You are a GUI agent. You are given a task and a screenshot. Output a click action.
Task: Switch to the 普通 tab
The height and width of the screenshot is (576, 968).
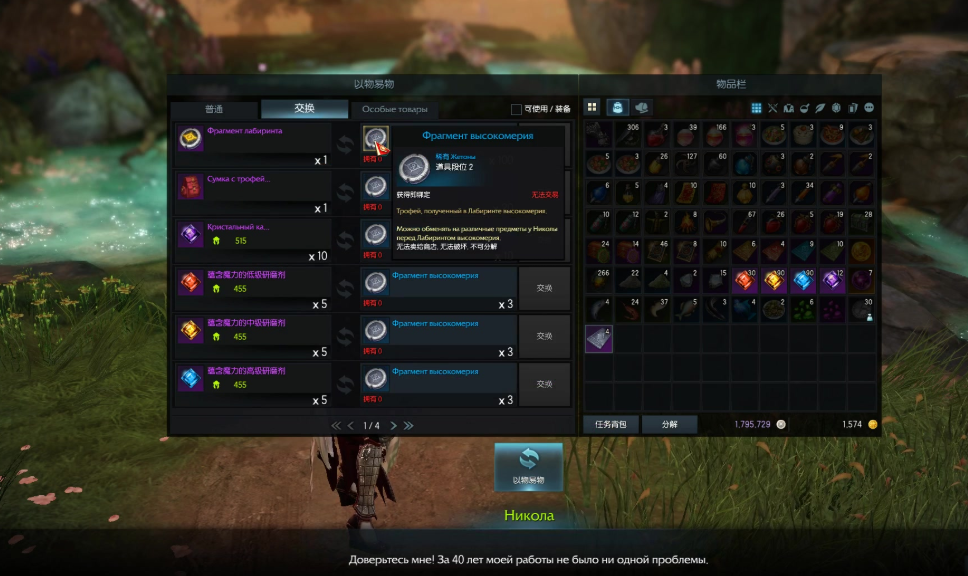[x=214, y=109]
